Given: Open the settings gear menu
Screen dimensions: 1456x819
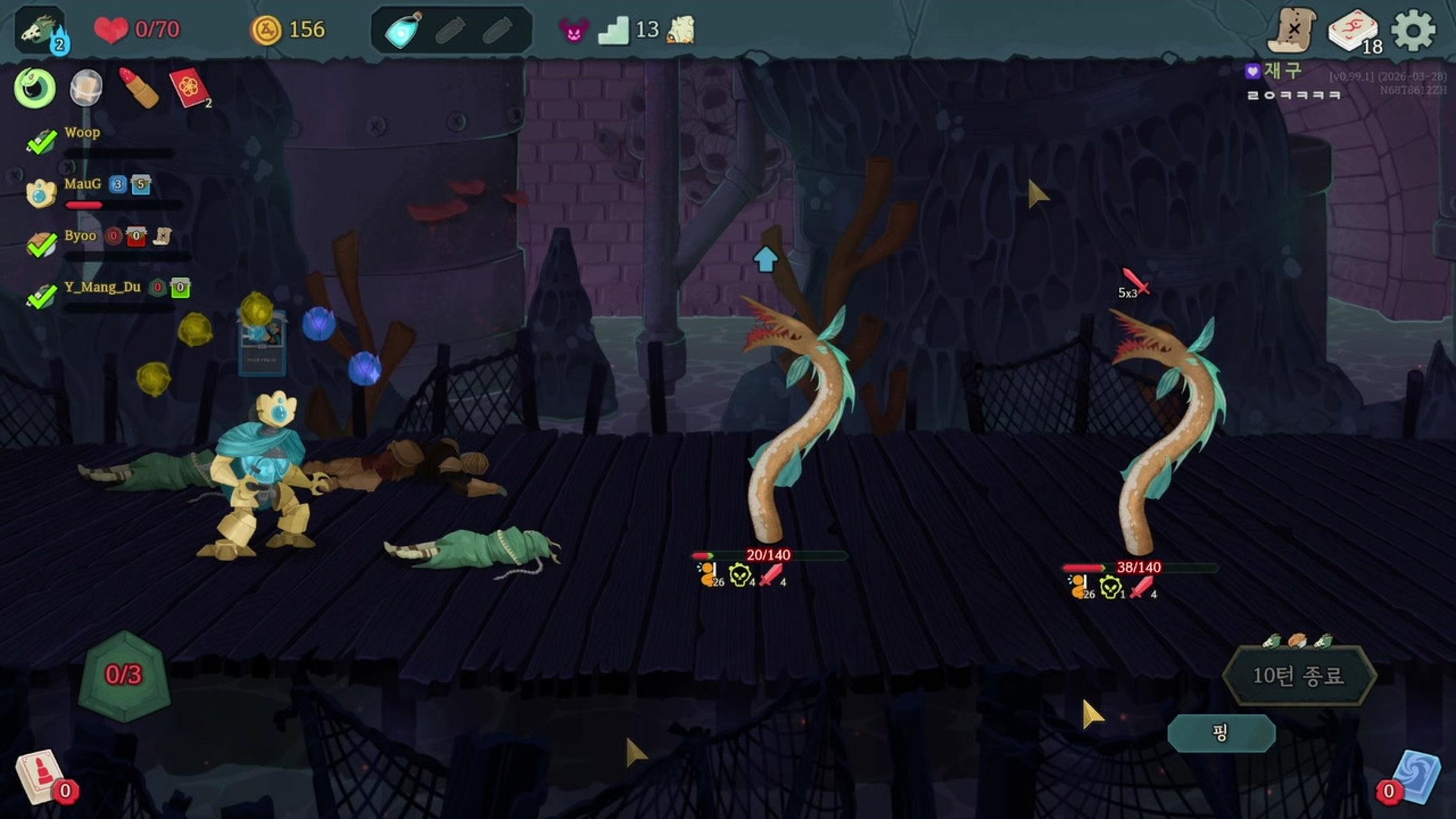Looking at the screenshot, I should 1413,30.
